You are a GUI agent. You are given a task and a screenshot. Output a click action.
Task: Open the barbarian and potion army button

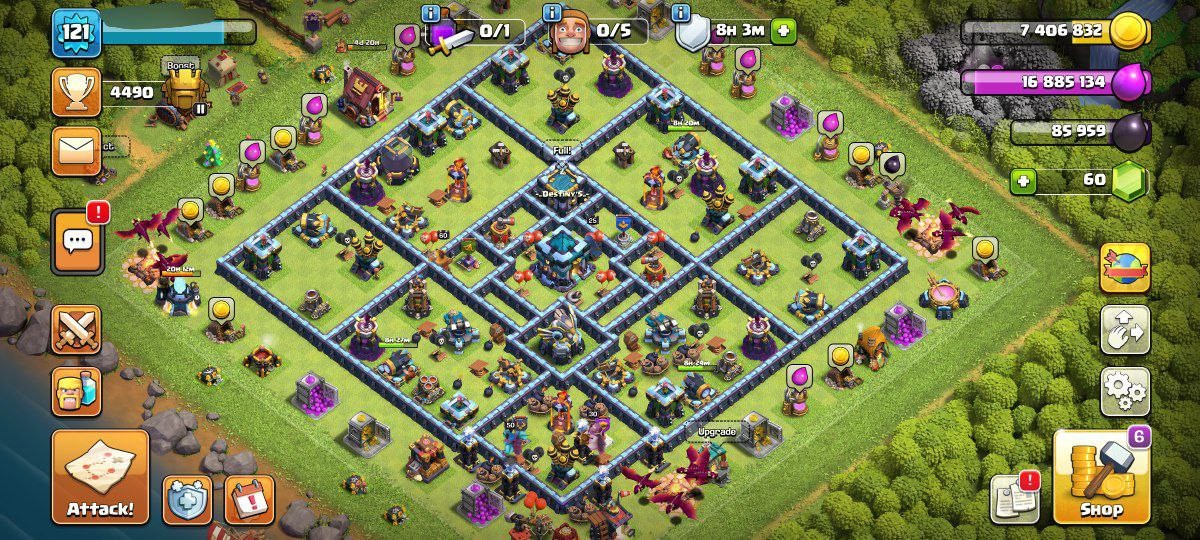(76, 391)
